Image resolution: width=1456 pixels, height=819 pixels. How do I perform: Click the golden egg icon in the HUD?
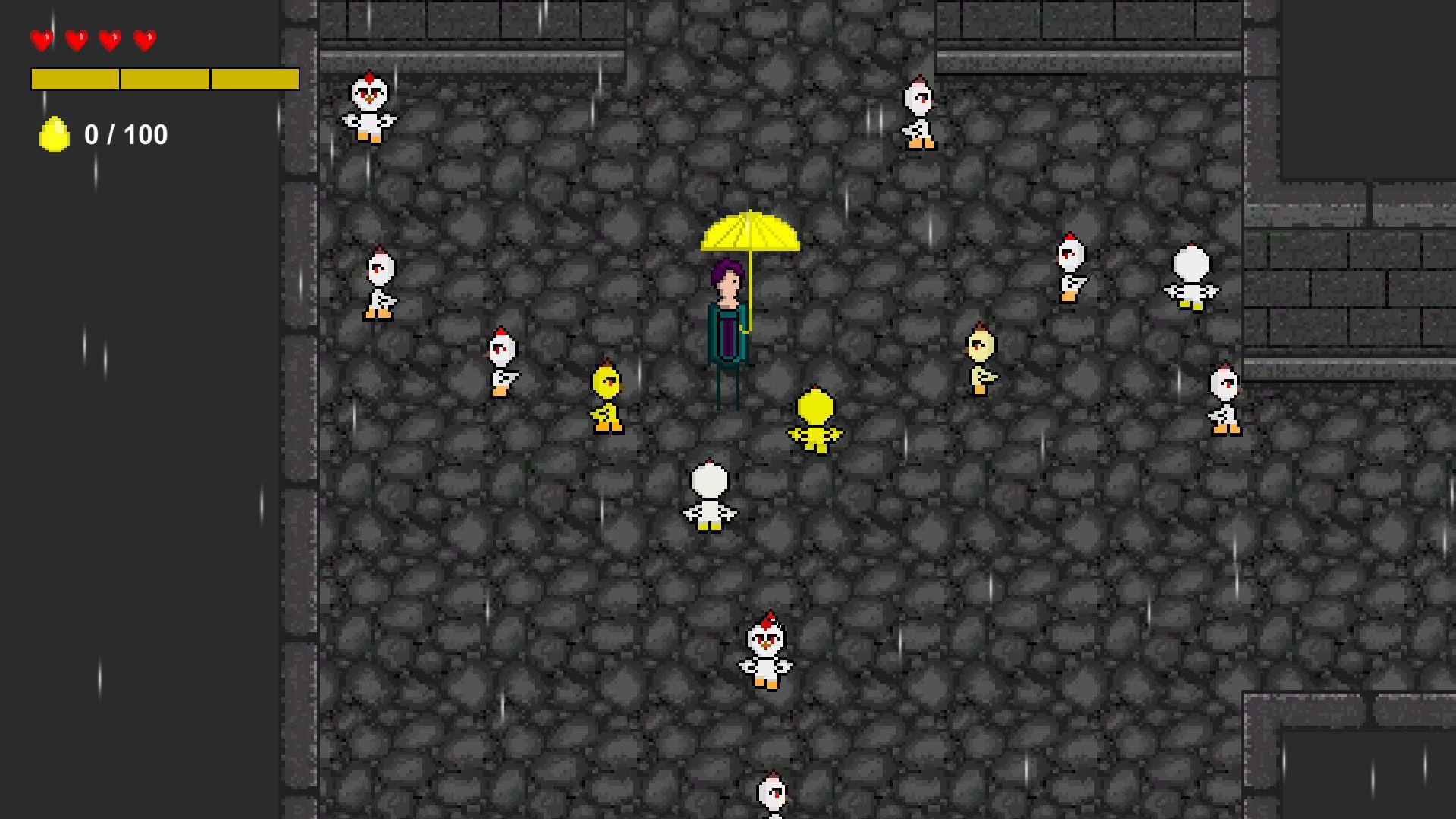coord(53,135)
